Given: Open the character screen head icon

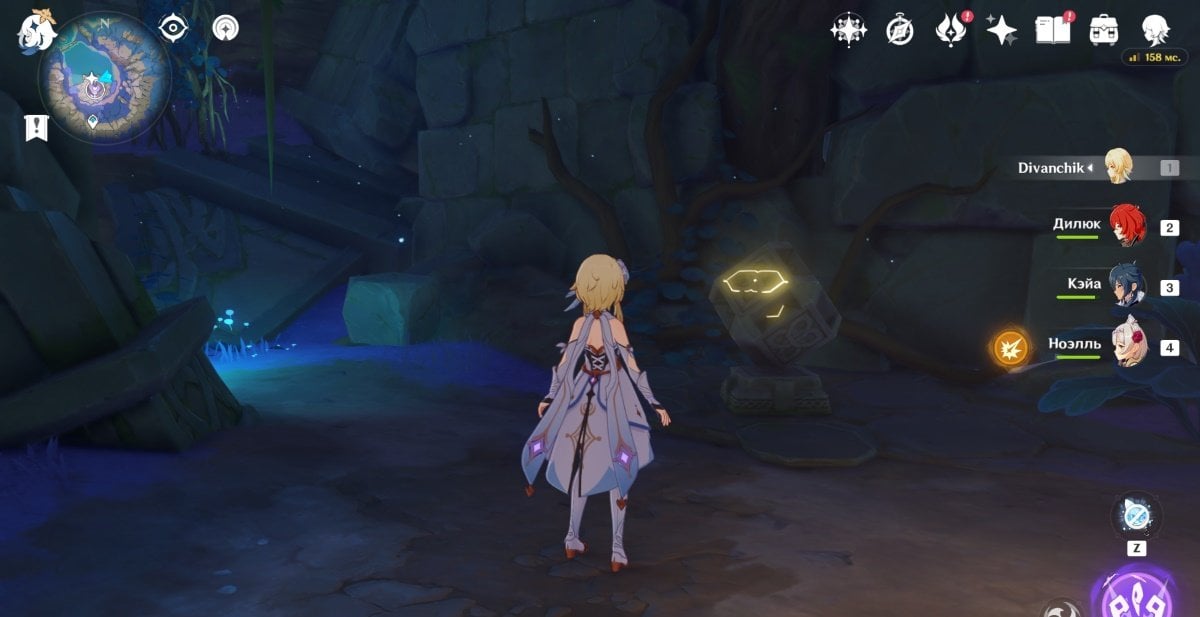Looking at the screenshot, I should click(x=1157, y=29).
